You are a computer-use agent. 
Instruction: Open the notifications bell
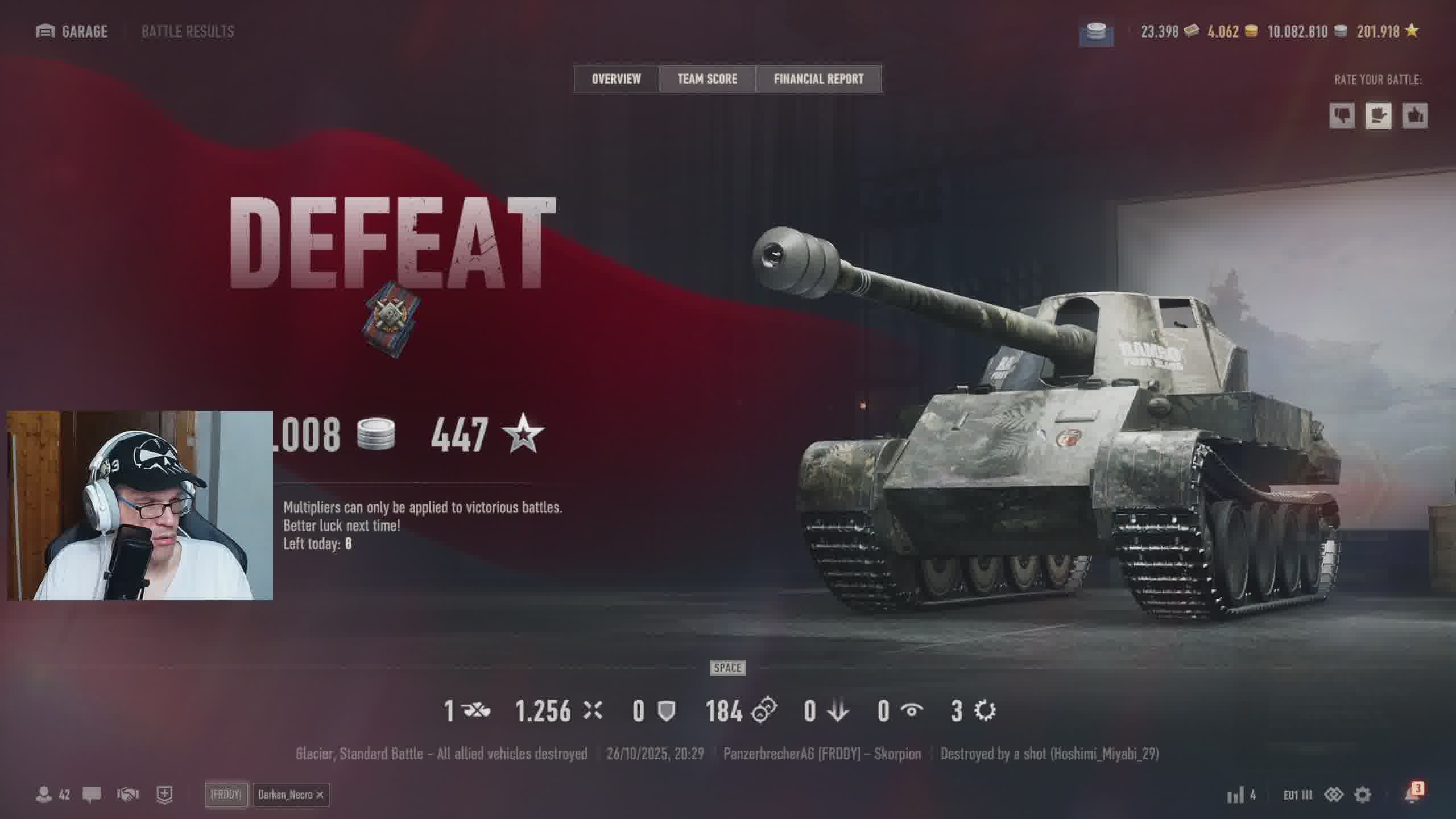(1412, 795)
